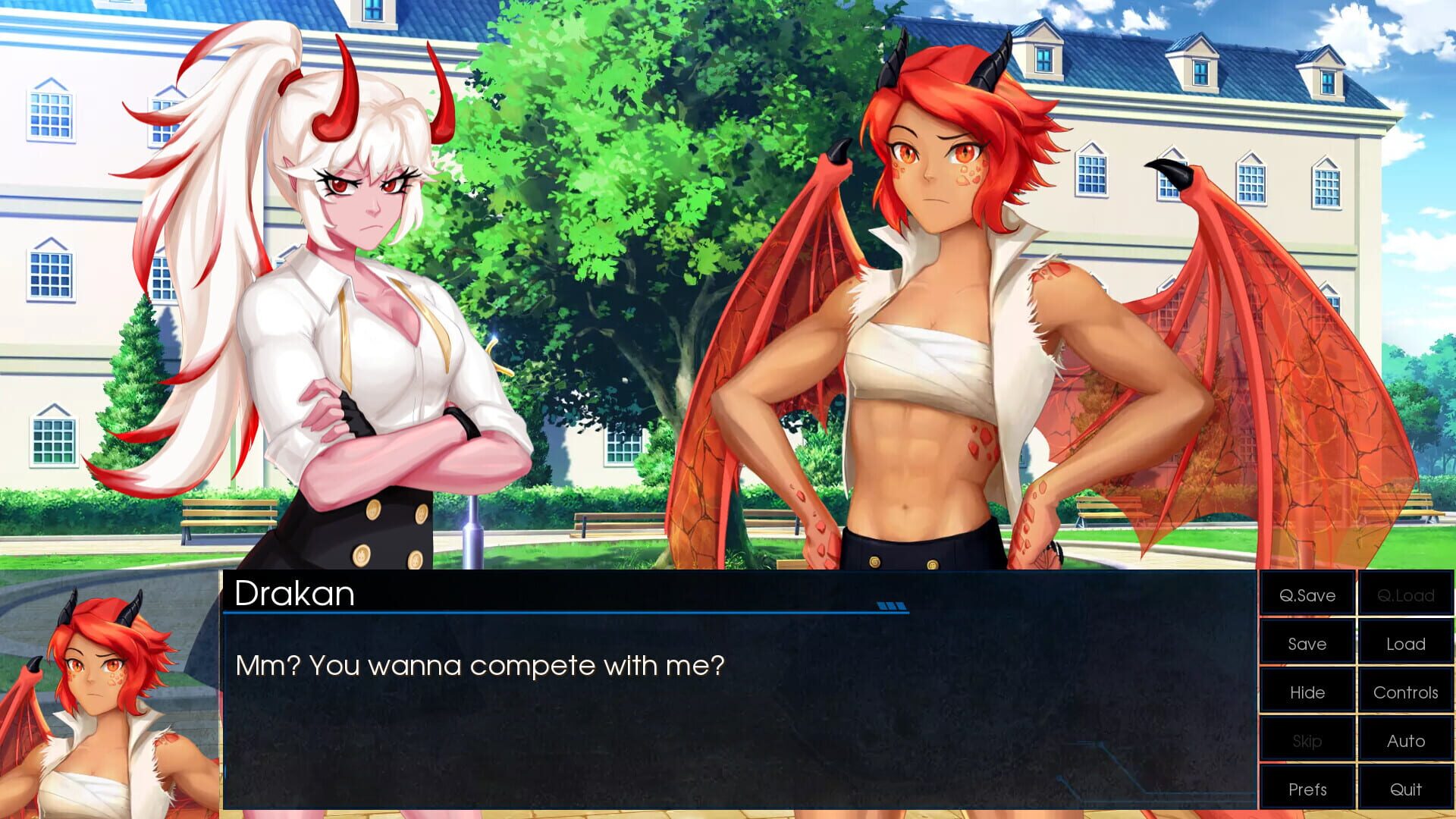1456x819 pixels.
Task: Enable Auto-play mode
Action: coord(1405,741)
